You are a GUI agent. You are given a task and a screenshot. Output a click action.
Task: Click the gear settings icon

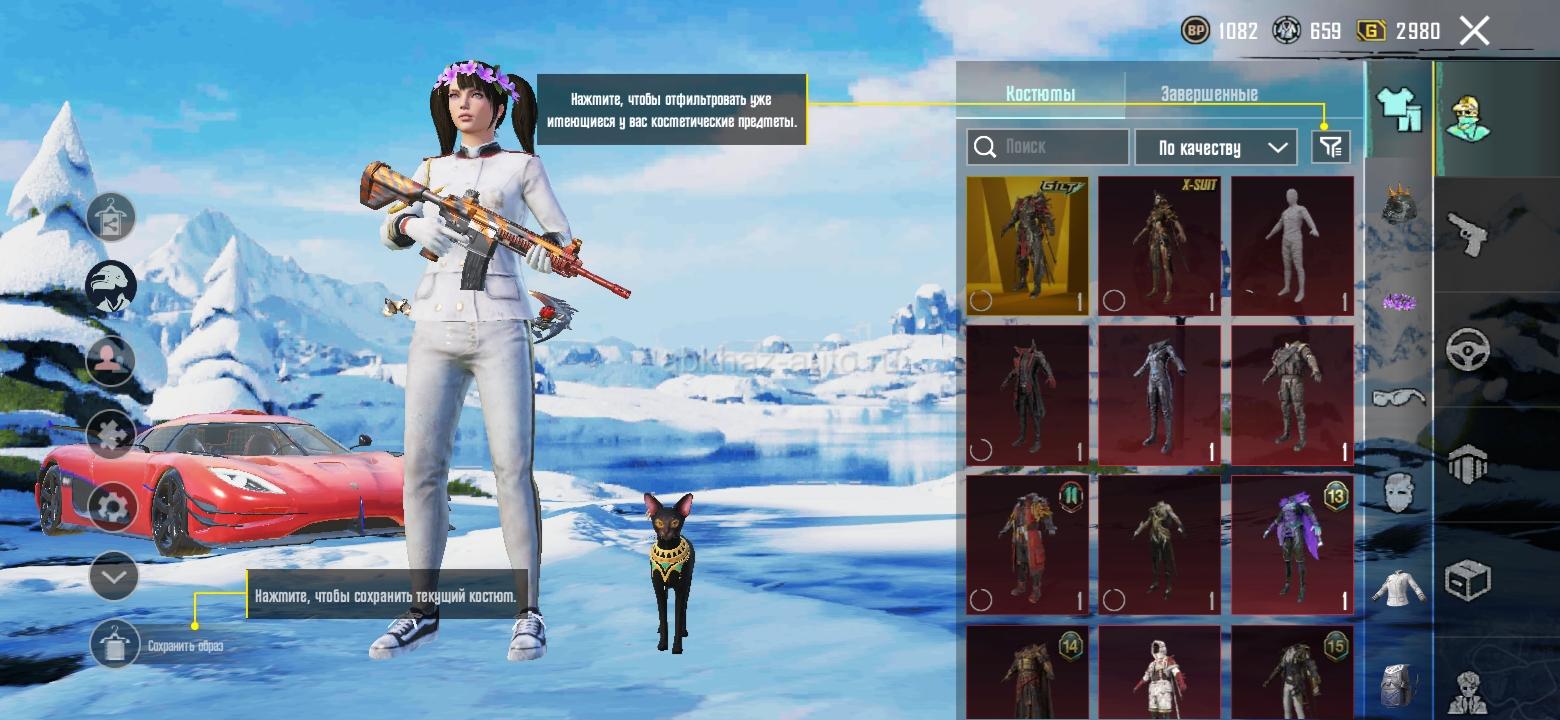tap(112, 506)
